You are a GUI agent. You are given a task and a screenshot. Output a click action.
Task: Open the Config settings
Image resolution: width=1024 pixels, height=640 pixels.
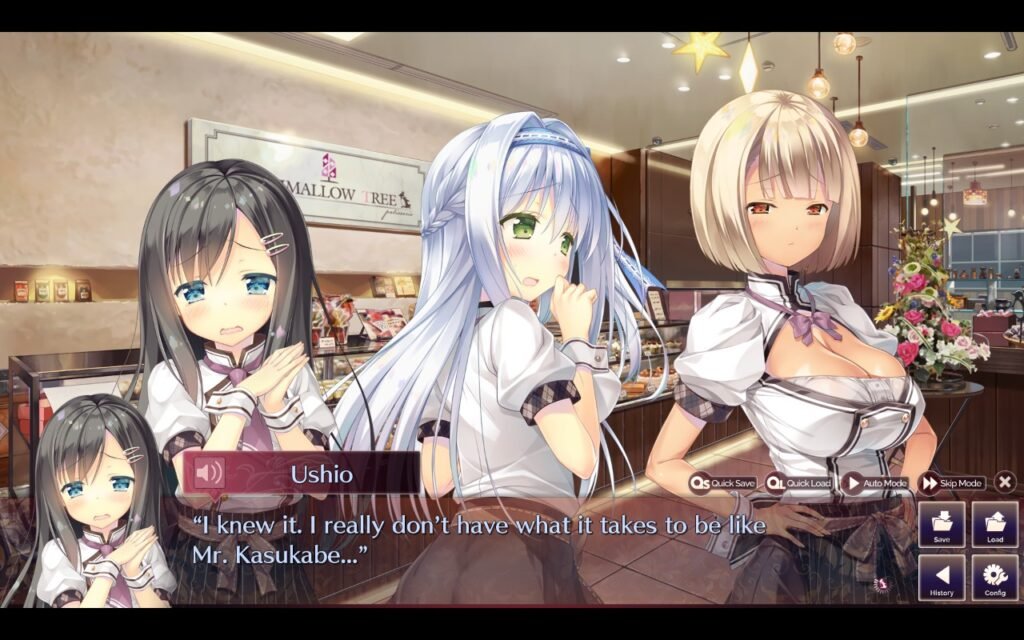[x=994, y=578]
